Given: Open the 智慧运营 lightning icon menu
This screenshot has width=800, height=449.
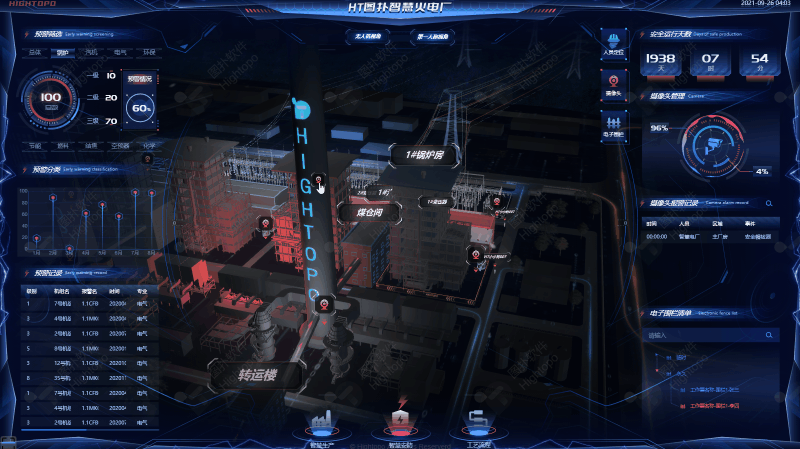Looking at the screenshot, I should pyautogui.click(x=400, y=421).
